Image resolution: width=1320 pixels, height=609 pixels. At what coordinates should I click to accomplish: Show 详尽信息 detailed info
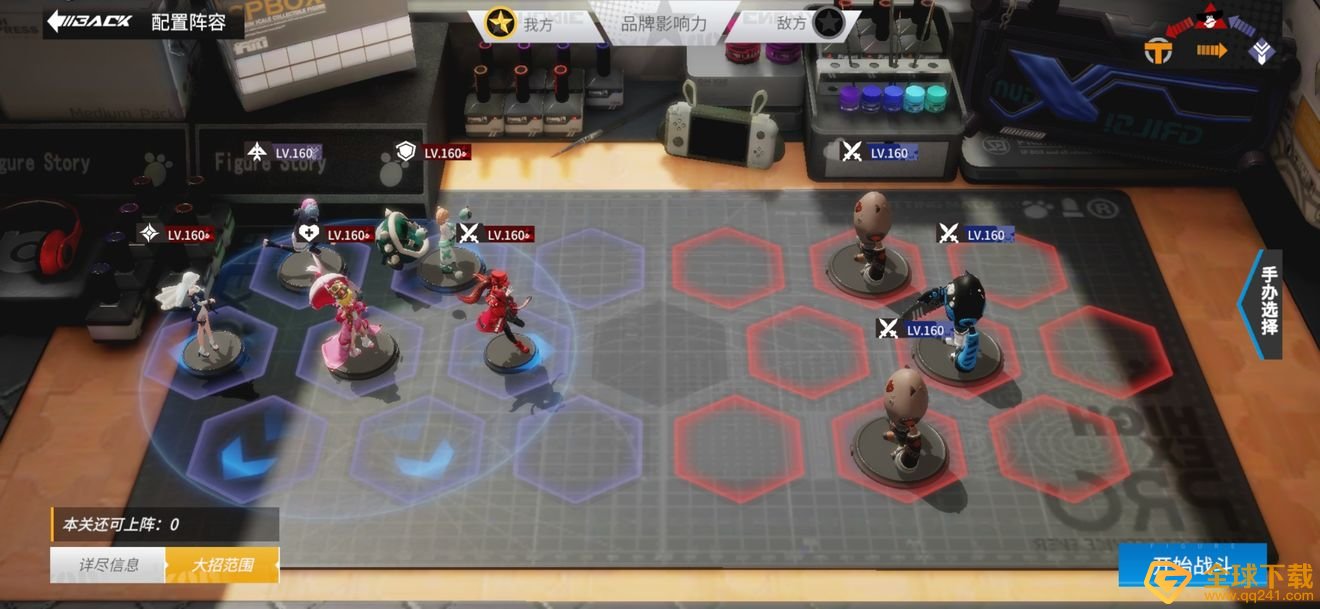pyautogui.click(x=108, y=565)
